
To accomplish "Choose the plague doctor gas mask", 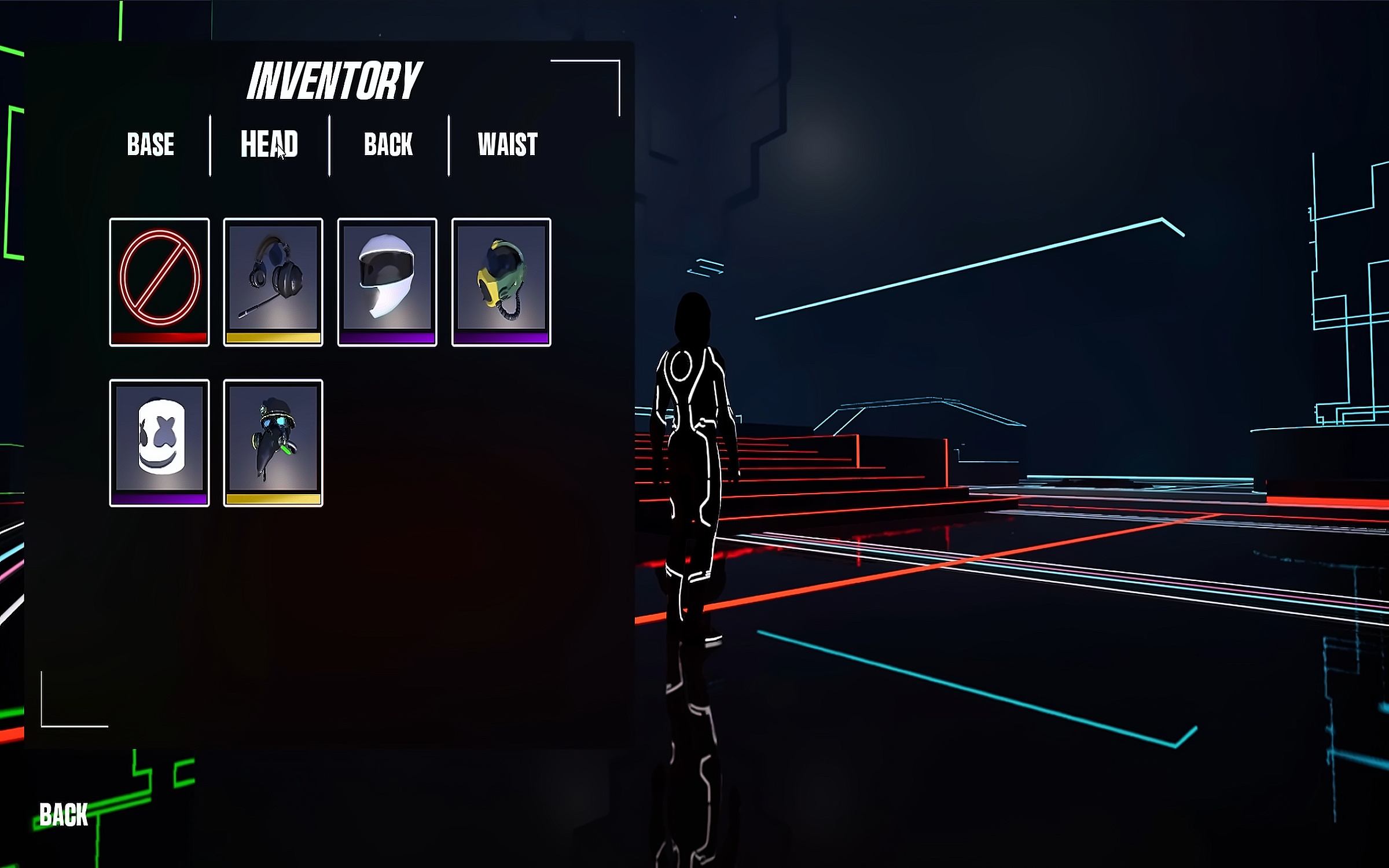I will coord(273,443).
